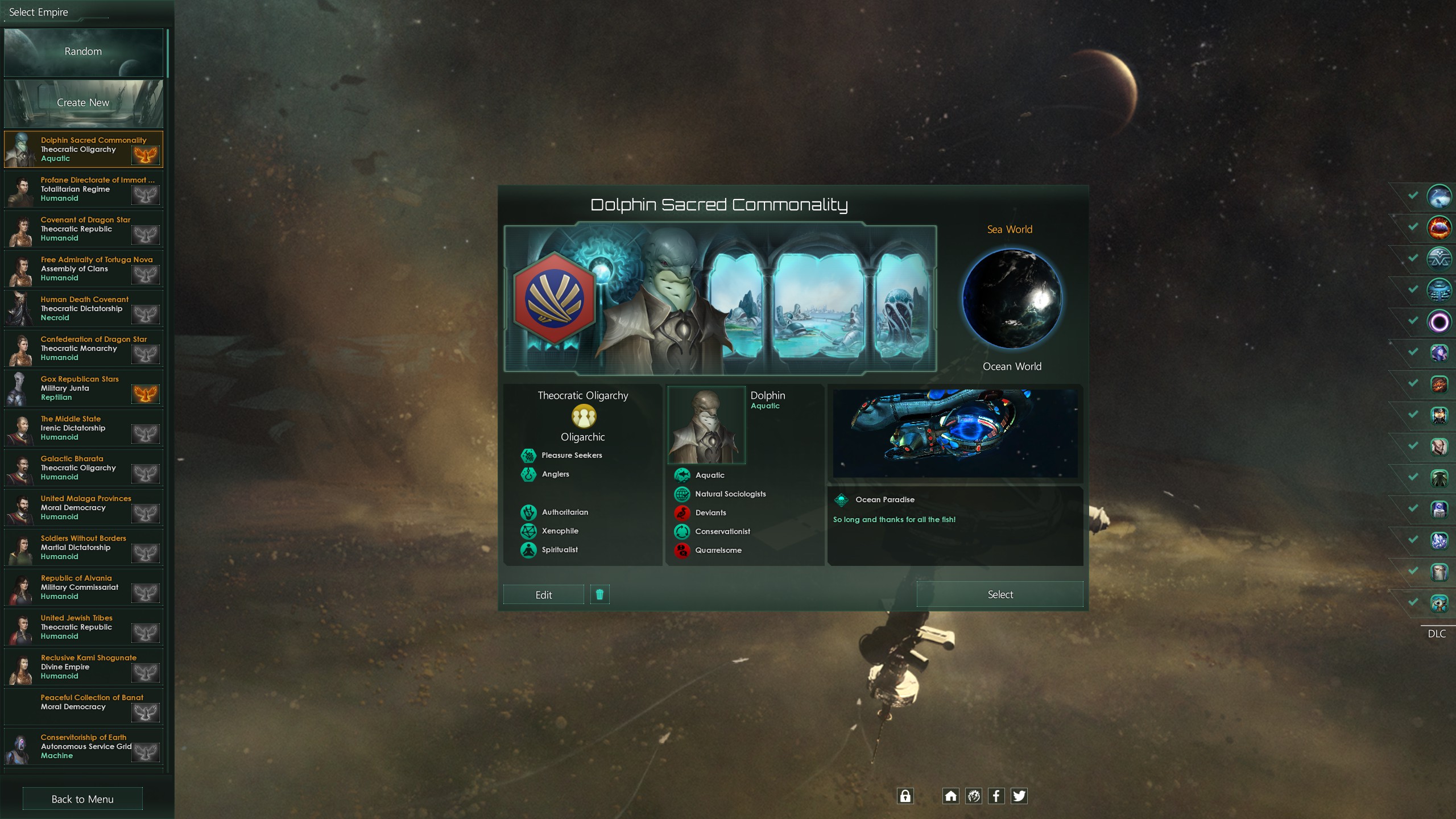The height and width of the screenshot is (819, 1456).
Task: Delete empire with trash can icon
Action: [599, 595]
